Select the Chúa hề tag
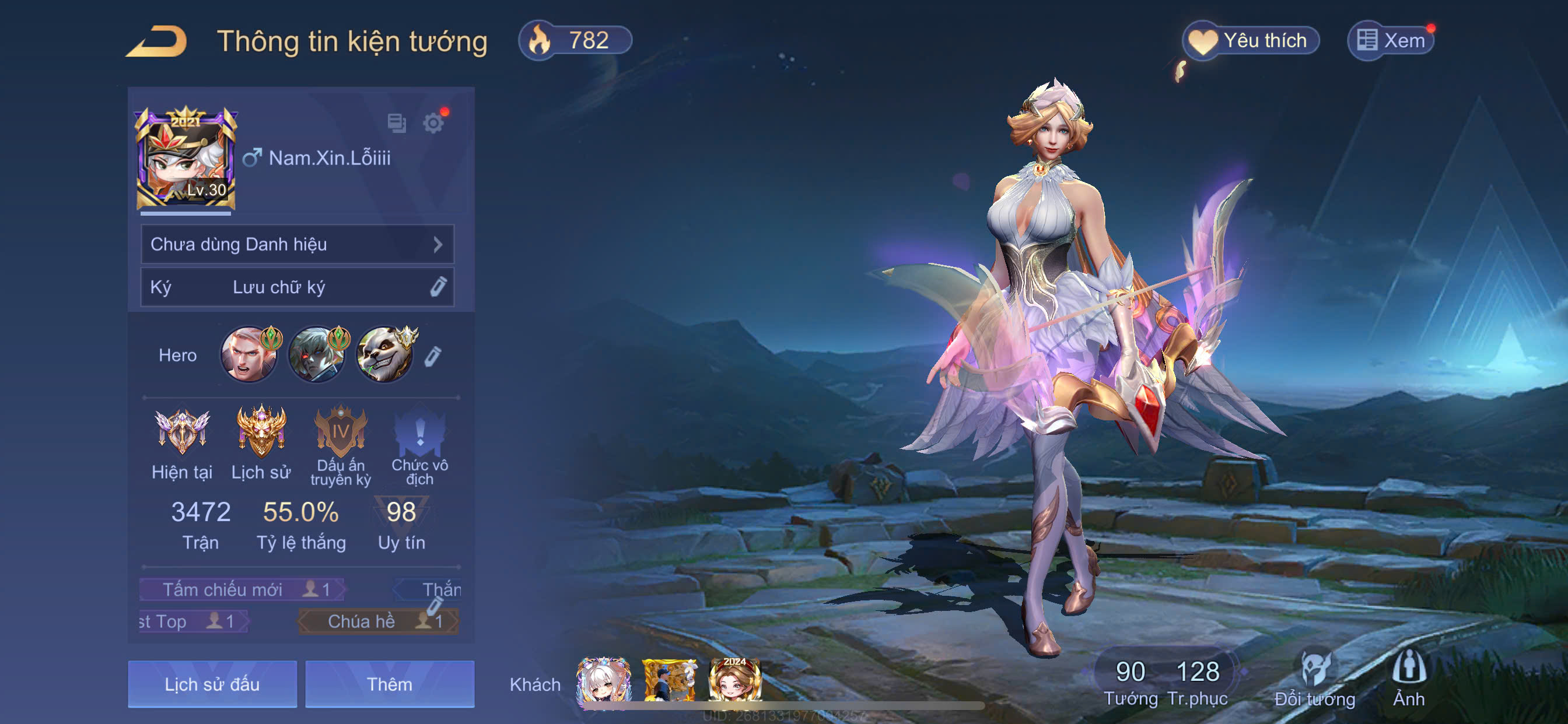1568x724 pixels. (x=377, y=621)
